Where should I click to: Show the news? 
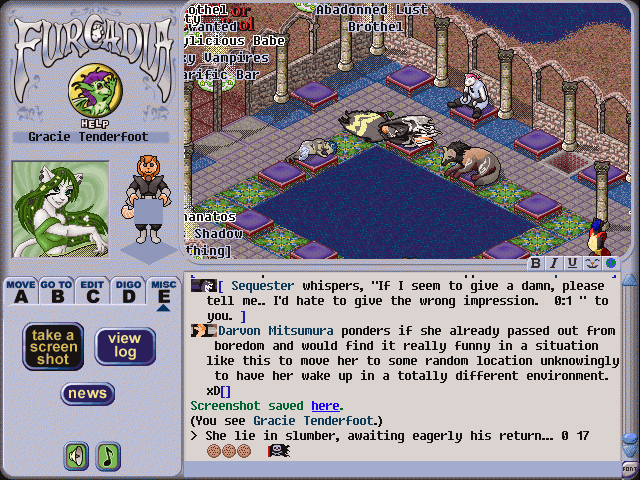pos(88,393)
